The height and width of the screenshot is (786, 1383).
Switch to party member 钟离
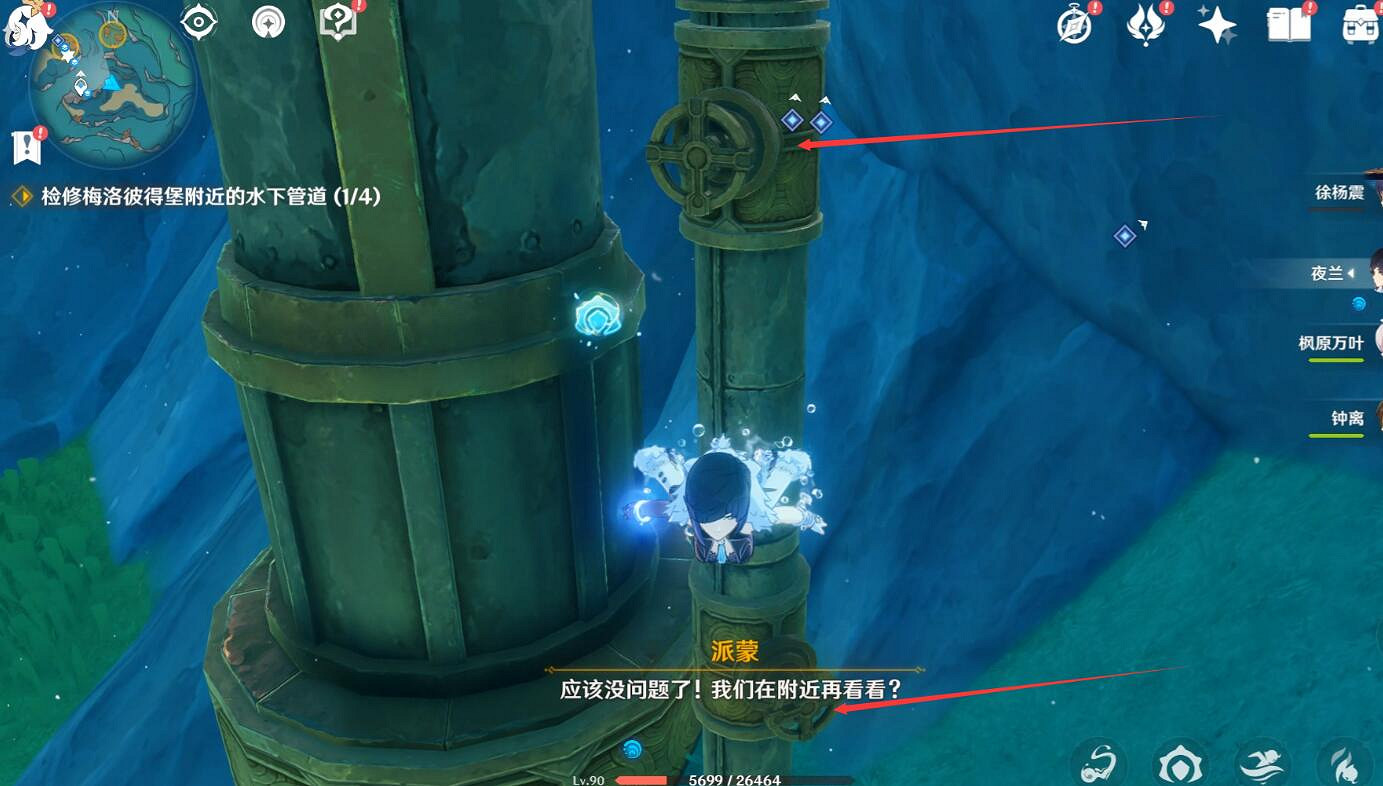[x=1346, y=419]
